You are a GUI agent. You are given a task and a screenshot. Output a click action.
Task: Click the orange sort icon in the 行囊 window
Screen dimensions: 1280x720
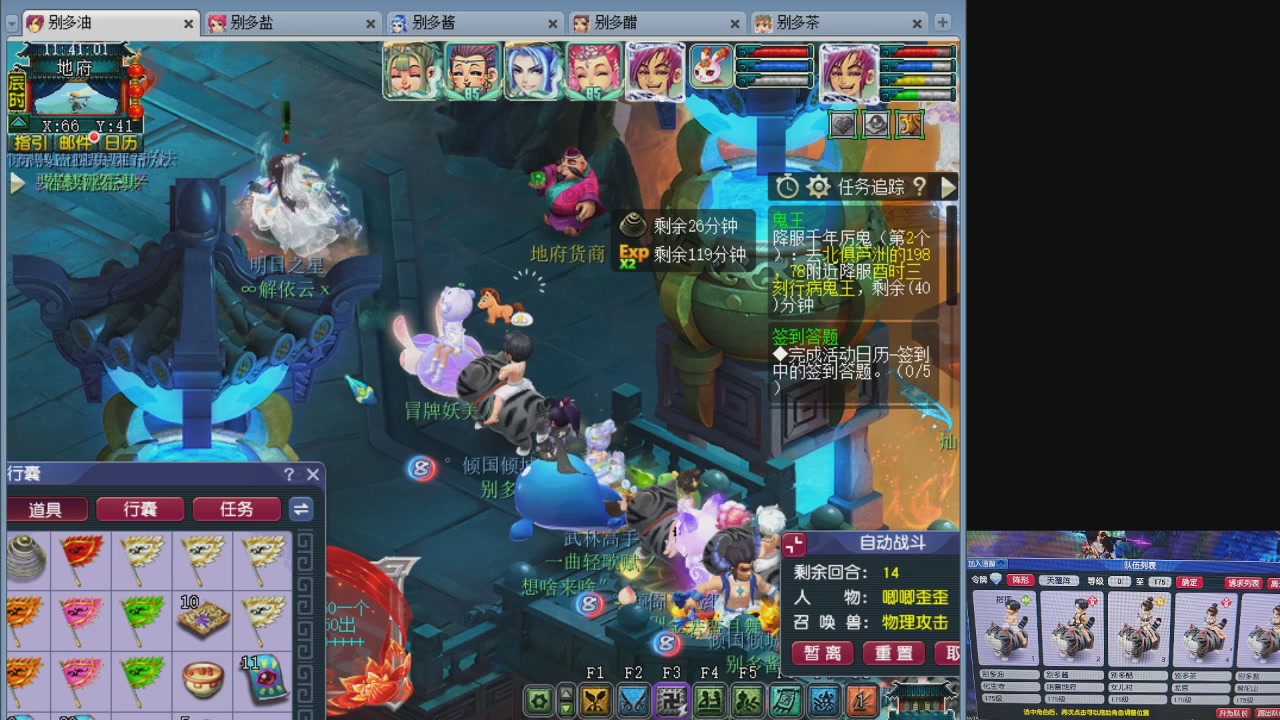point(301,509)
